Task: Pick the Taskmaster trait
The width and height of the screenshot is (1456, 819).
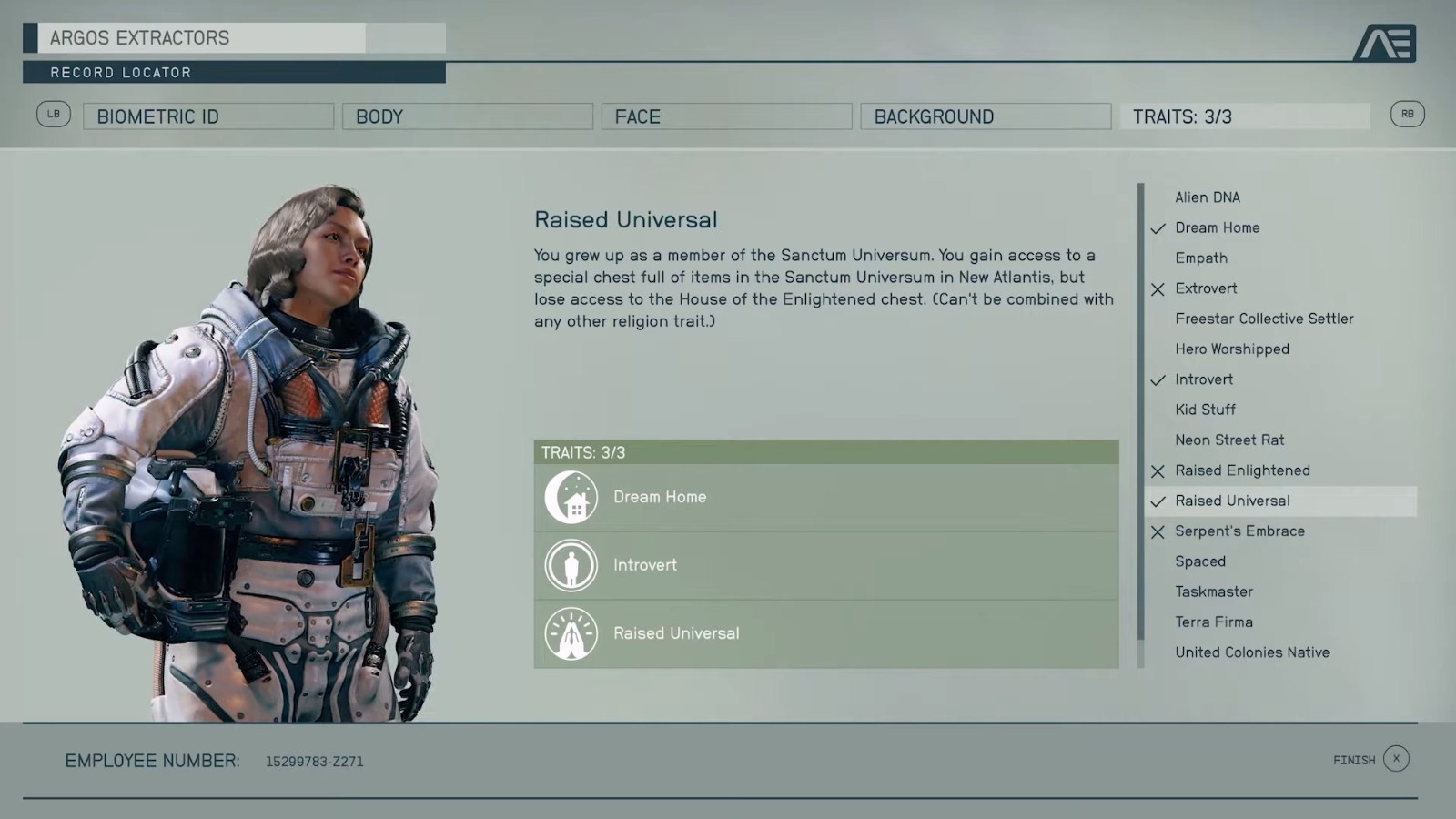Action: (x=1213, y=591)
